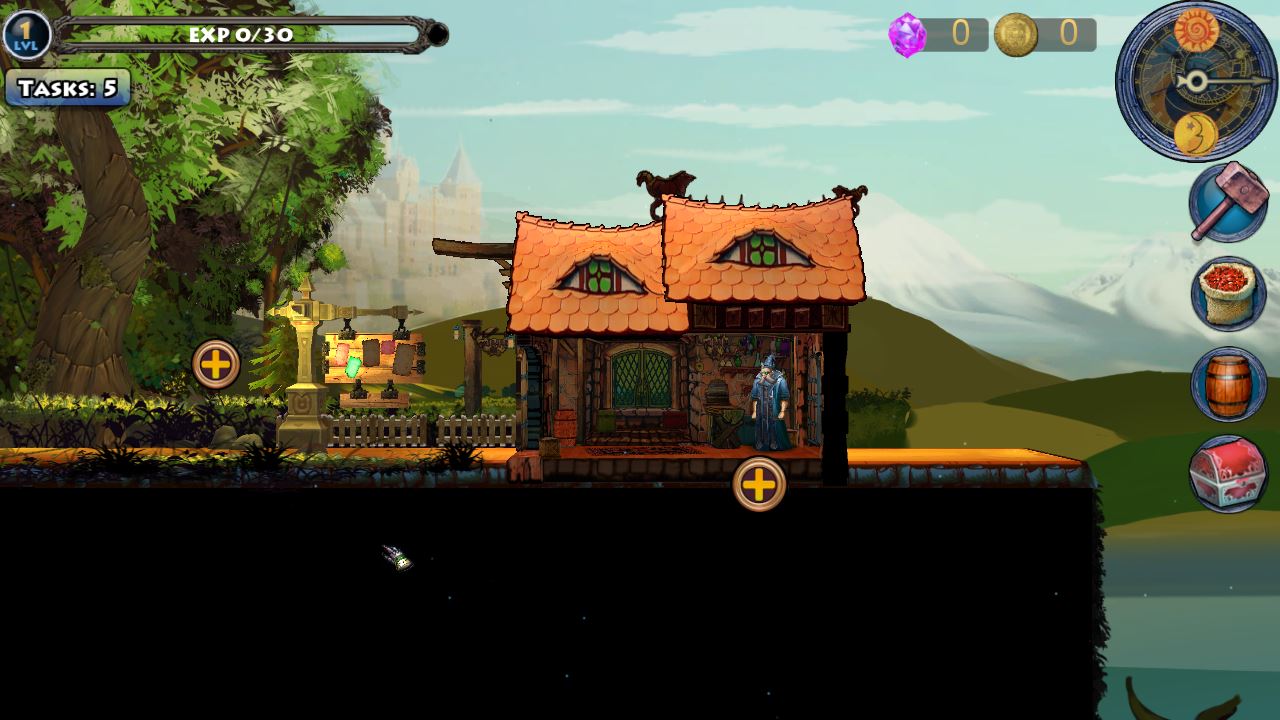Tap the plus button under the tree

coord(216,365)
